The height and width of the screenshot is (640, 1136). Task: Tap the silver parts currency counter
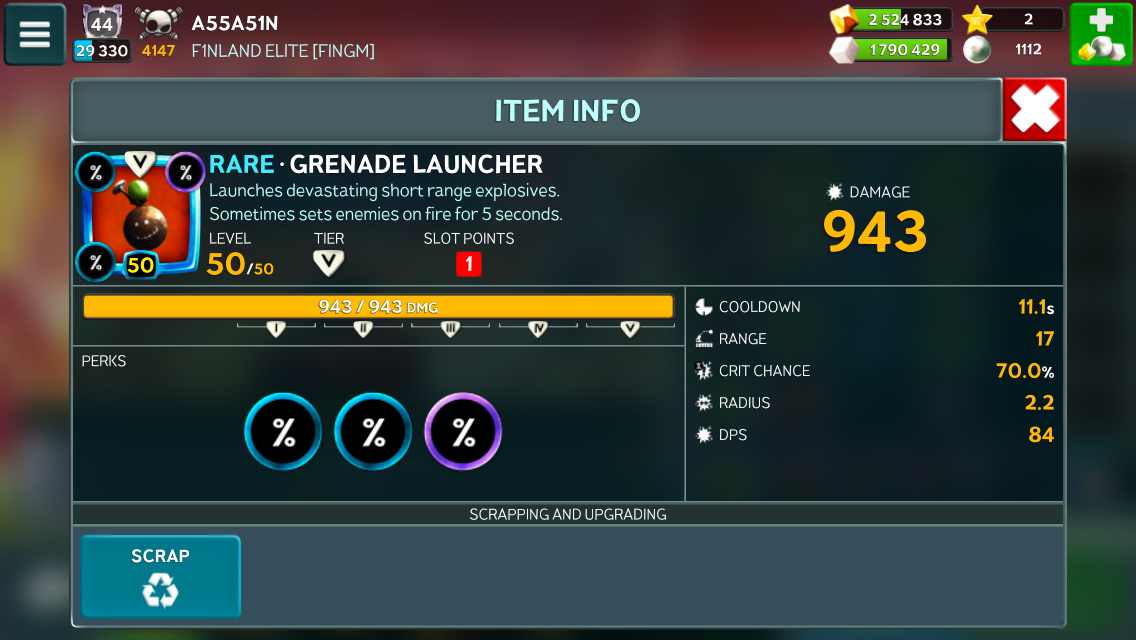(890, 49)
